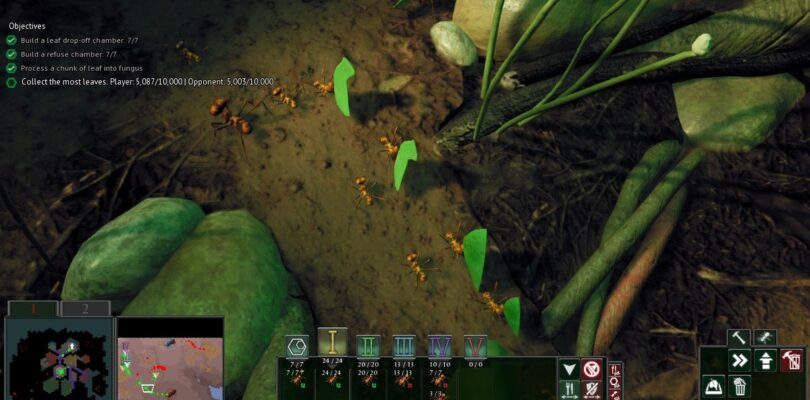The image size is (810, 400).
Task: Click the upgrade arrow button
Action: point(766,361)
